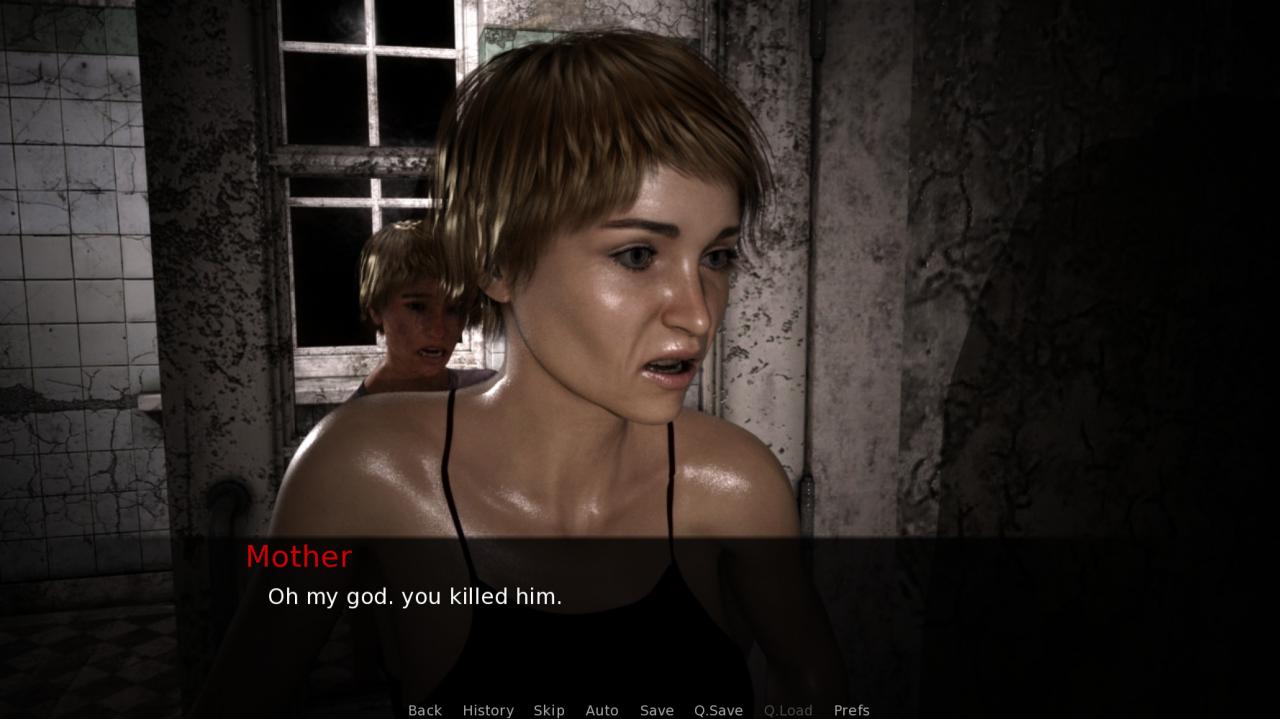Screen dimensions: 1280x719
Task: Open the Save menu
Action: pos(657,710)
